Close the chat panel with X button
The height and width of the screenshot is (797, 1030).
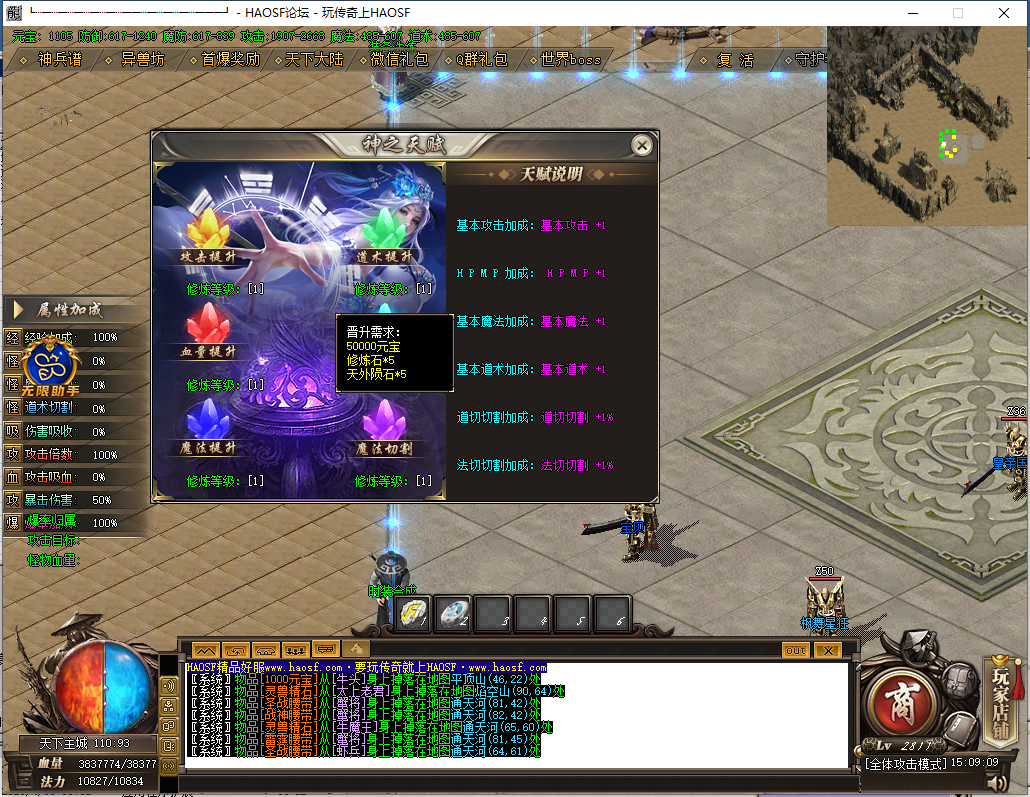coord(826,650)
